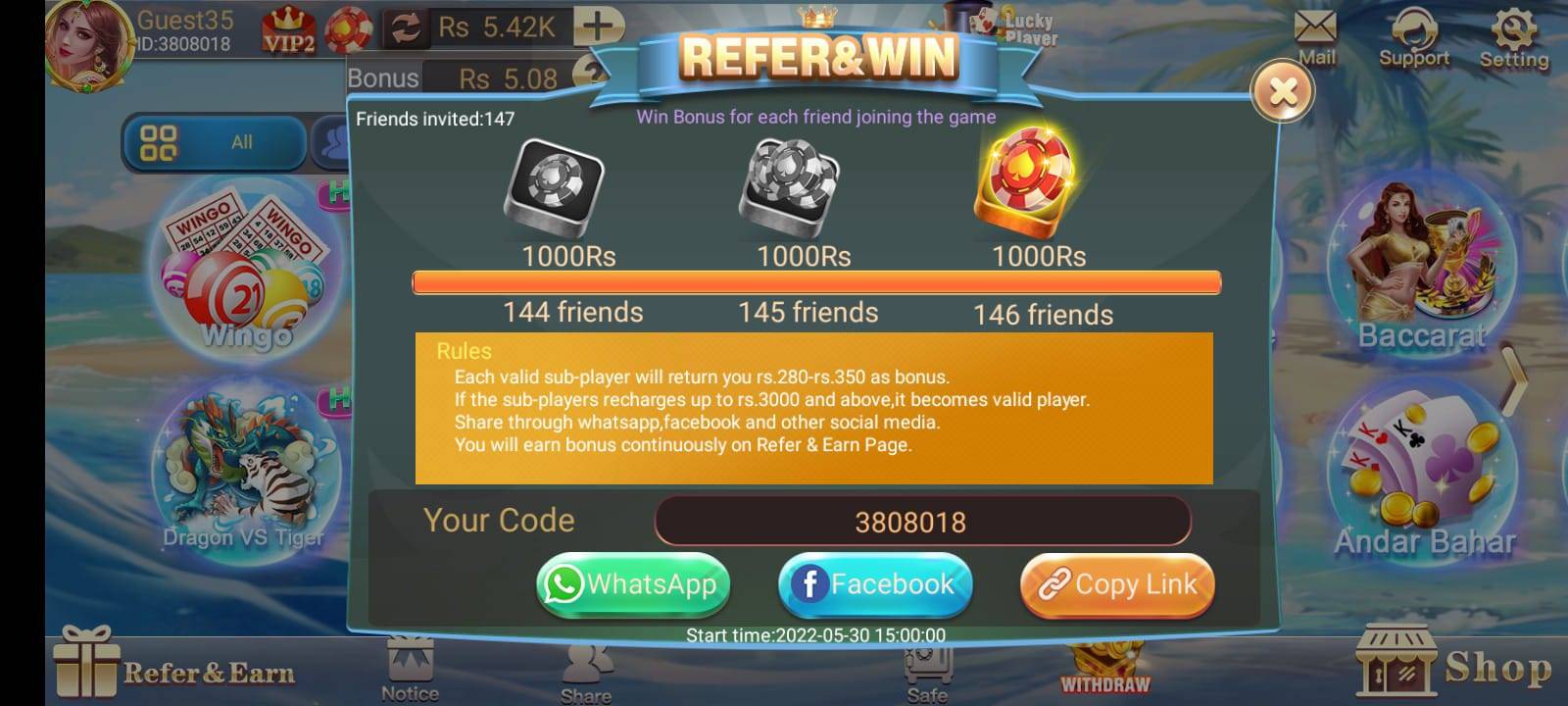Image resolution: width=1568 pixels, height=706 pixels.
Task: Close the Refer & Win popup
Action: point(1282,91)
